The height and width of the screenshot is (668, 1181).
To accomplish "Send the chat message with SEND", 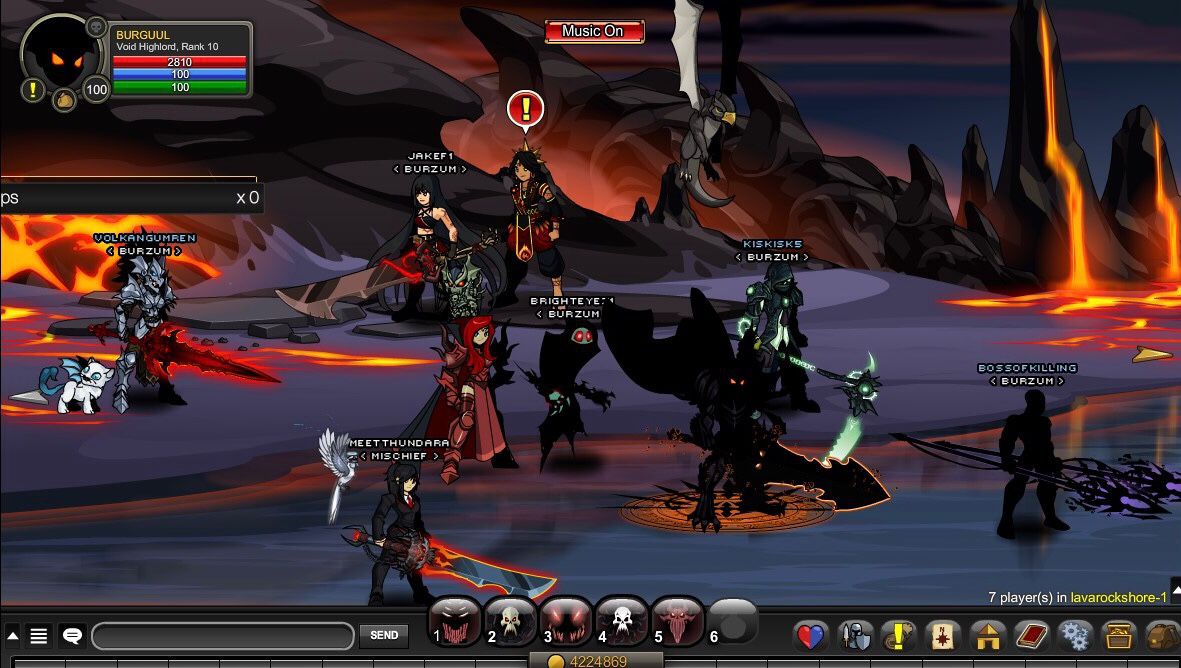I will pyautogui.click(x=384, y=635).
